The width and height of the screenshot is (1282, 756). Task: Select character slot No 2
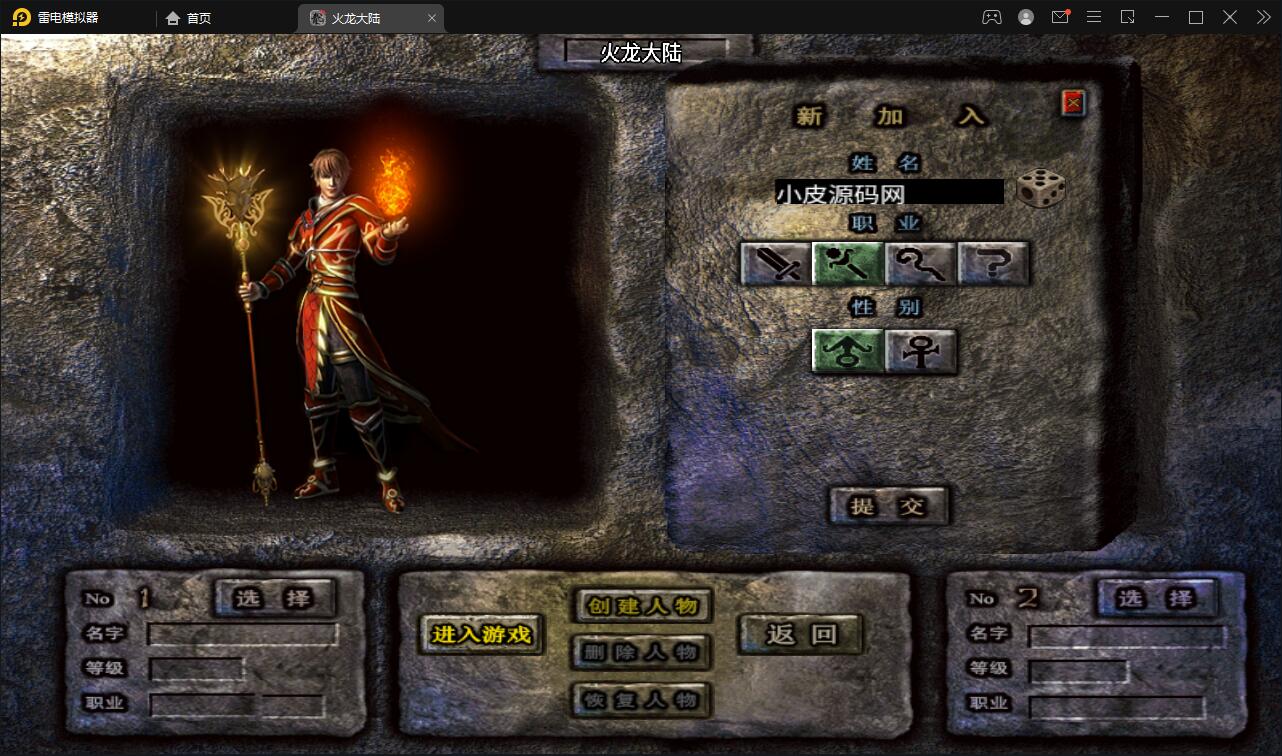(x=1156, y=598)
